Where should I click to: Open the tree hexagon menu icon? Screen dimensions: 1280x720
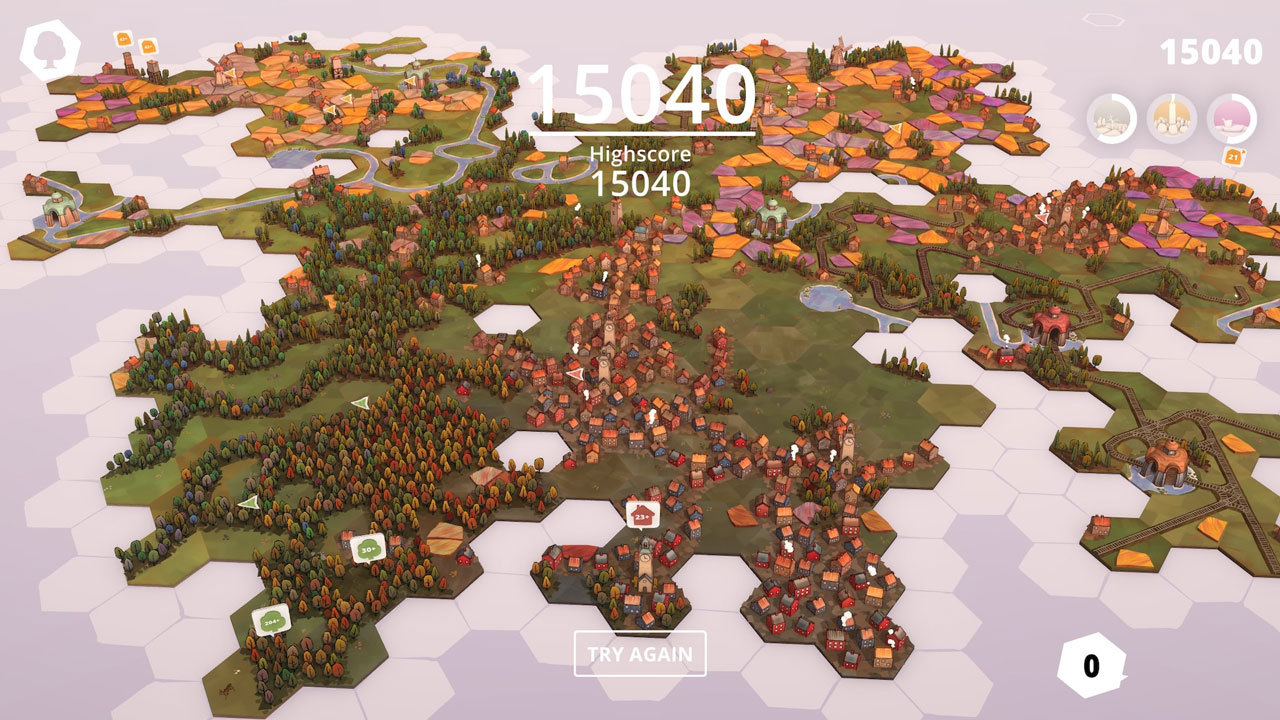tap(49, 51)
